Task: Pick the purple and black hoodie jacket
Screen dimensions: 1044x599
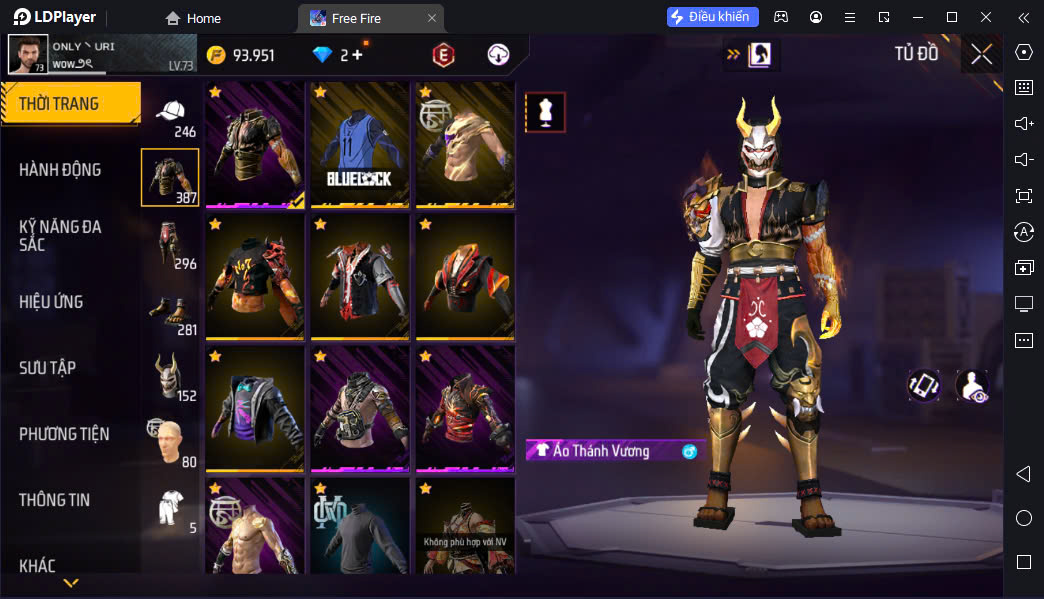Action: click(255, 410)
